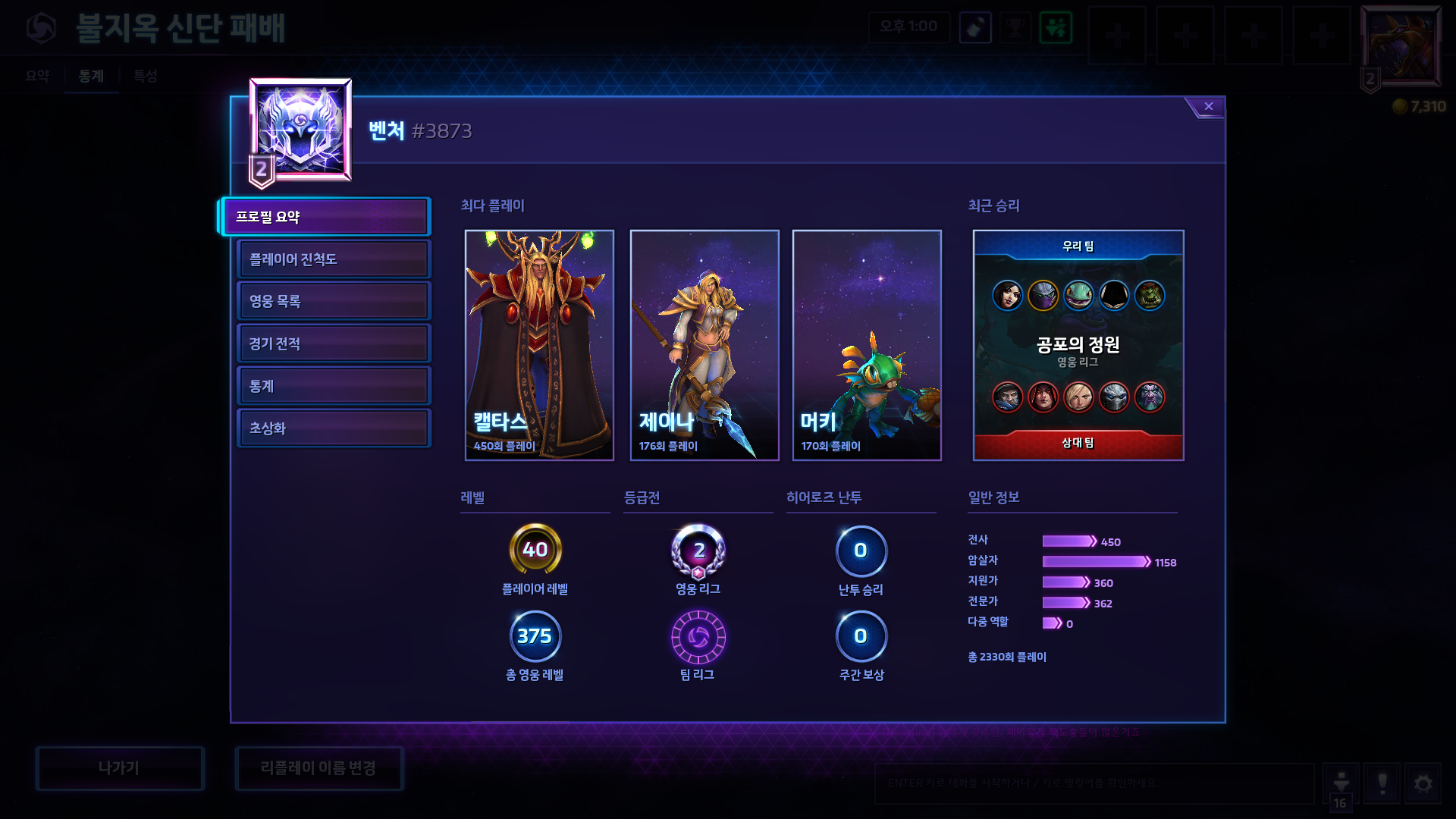Open 플레이어 진척도 section
Image resolution: width=1456 pixels, height=819 pixels.
point(333,259)
